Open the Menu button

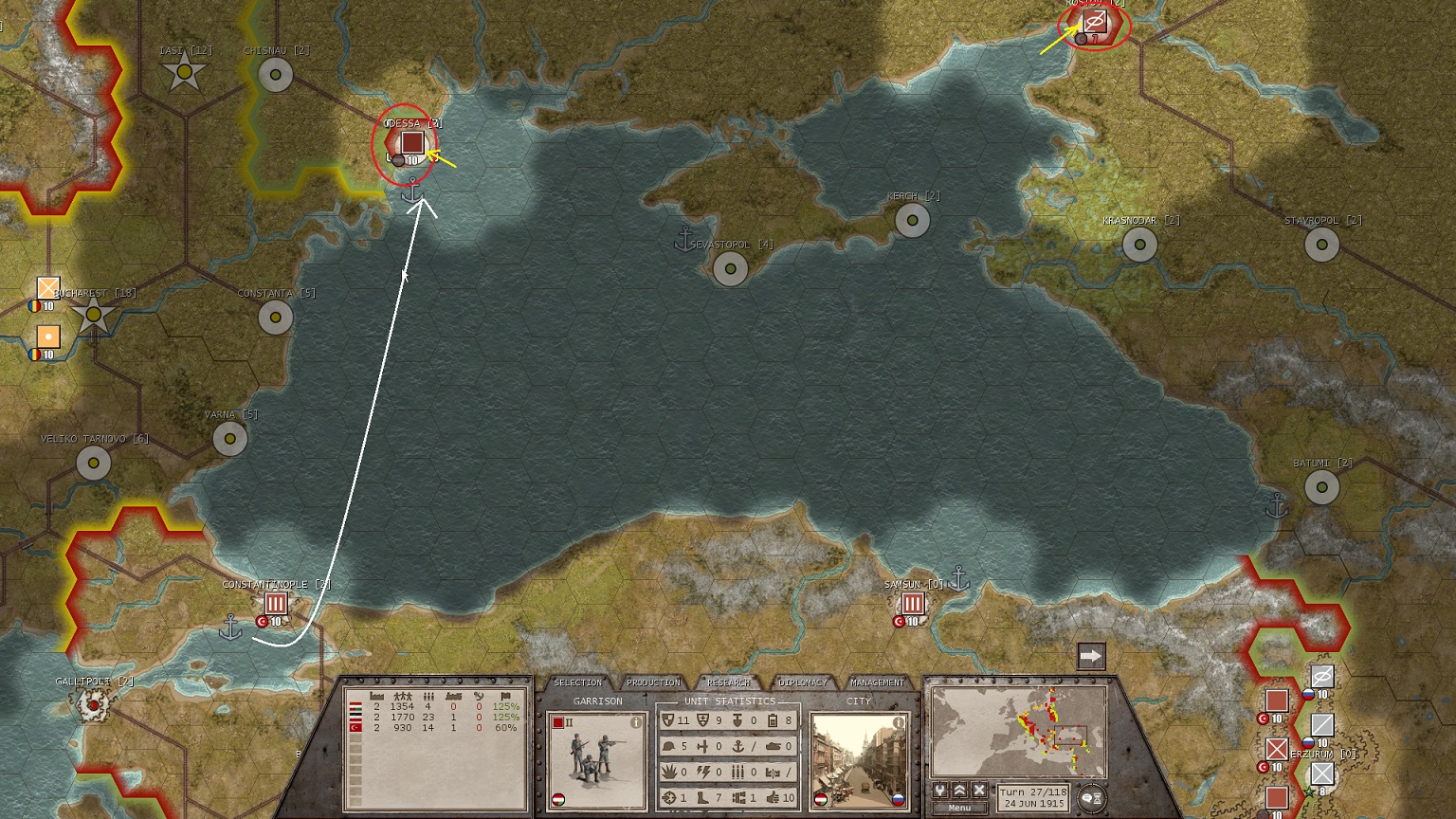tap(959, 808)
